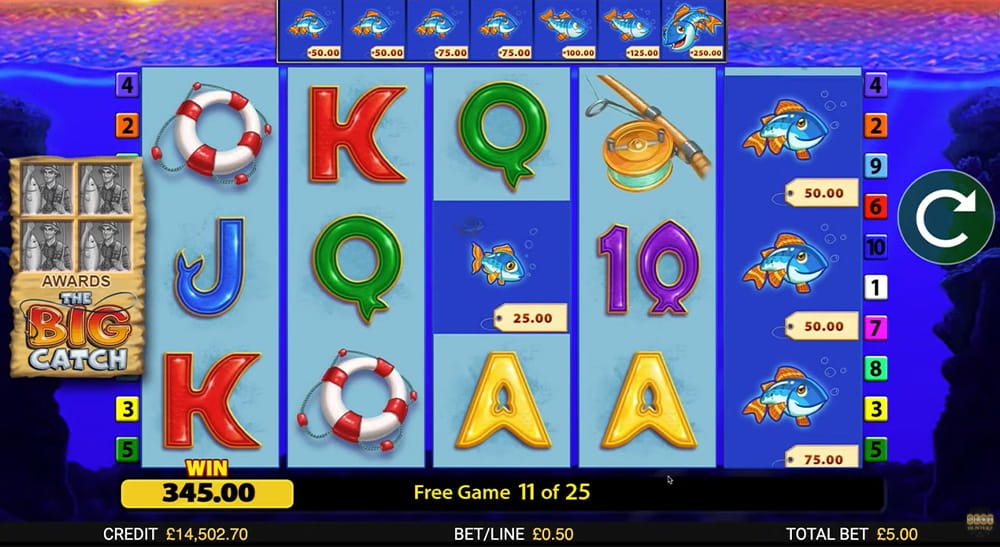Choose the red payline 6 marker

click(876, 207)
